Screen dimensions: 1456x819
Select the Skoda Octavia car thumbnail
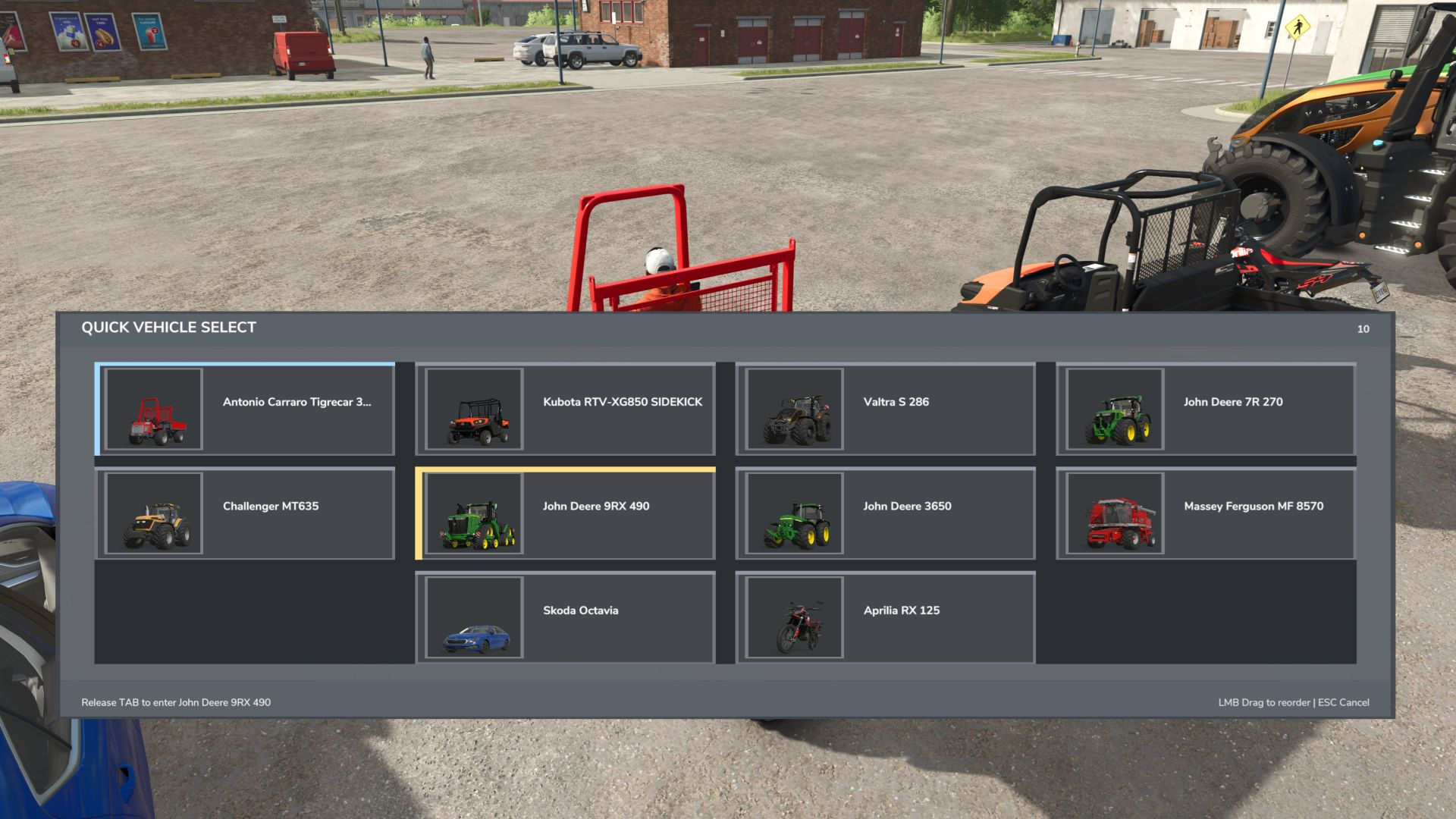click(474, 617)
